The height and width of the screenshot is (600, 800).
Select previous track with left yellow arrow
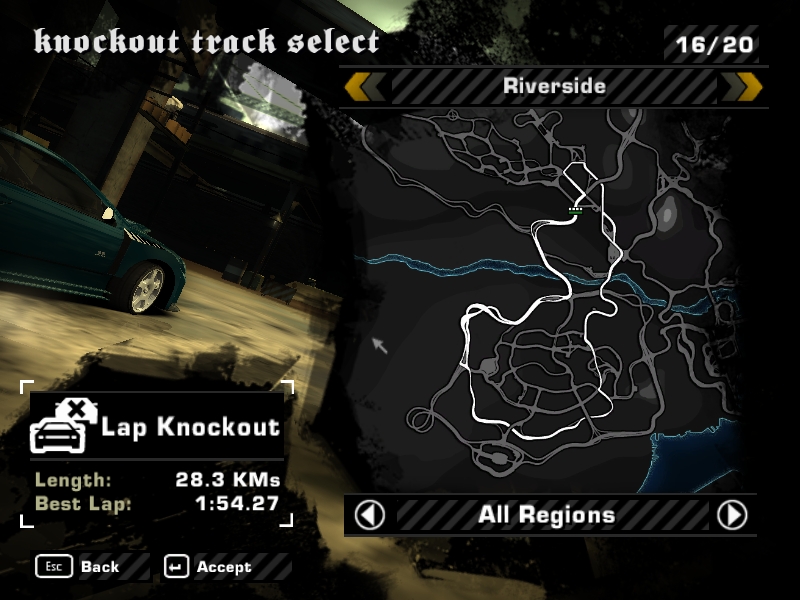[364, 87]
